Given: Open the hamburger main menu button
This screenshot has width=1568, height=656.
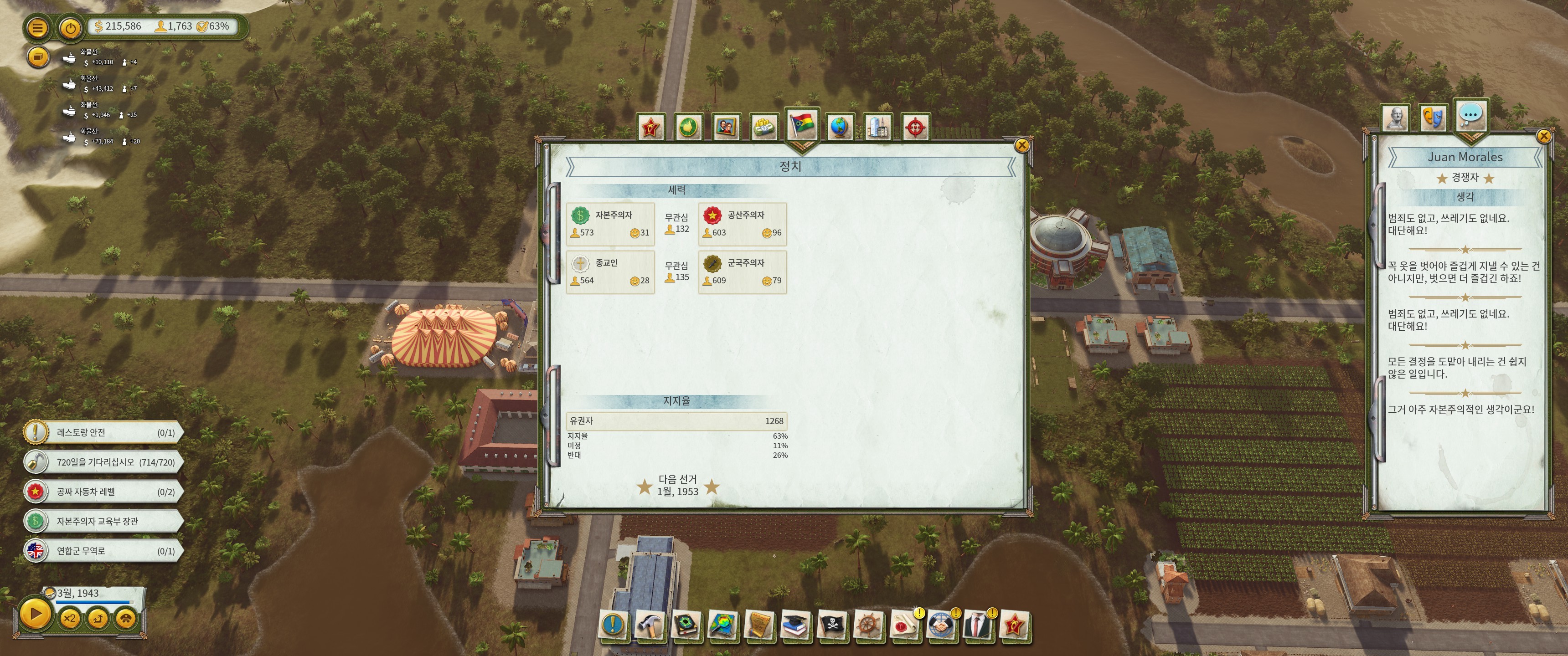Looking at the screenshot, I should [x=37, y=27].
